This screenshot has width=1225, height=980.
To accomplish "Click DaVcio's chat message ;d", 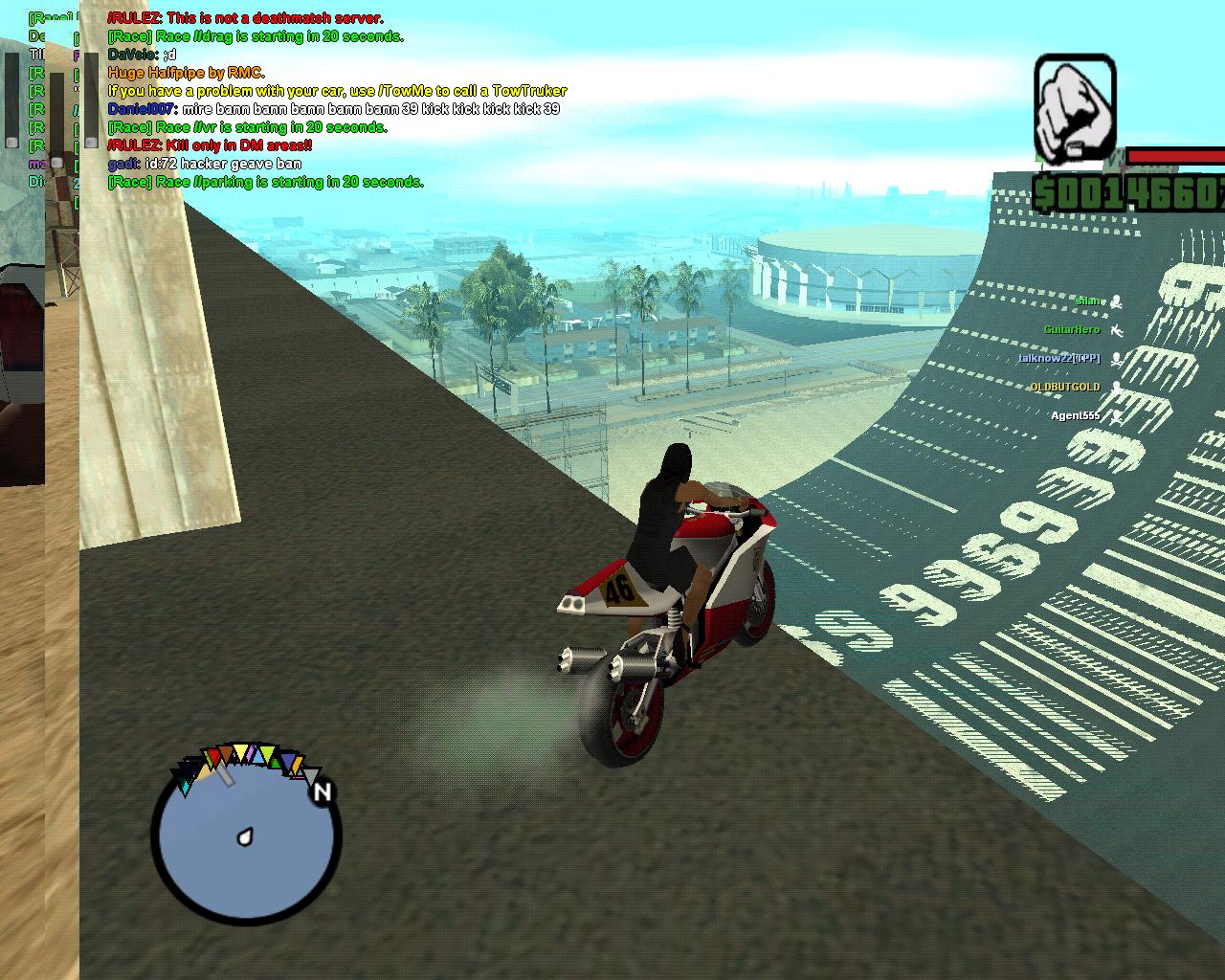I will 142,55.
